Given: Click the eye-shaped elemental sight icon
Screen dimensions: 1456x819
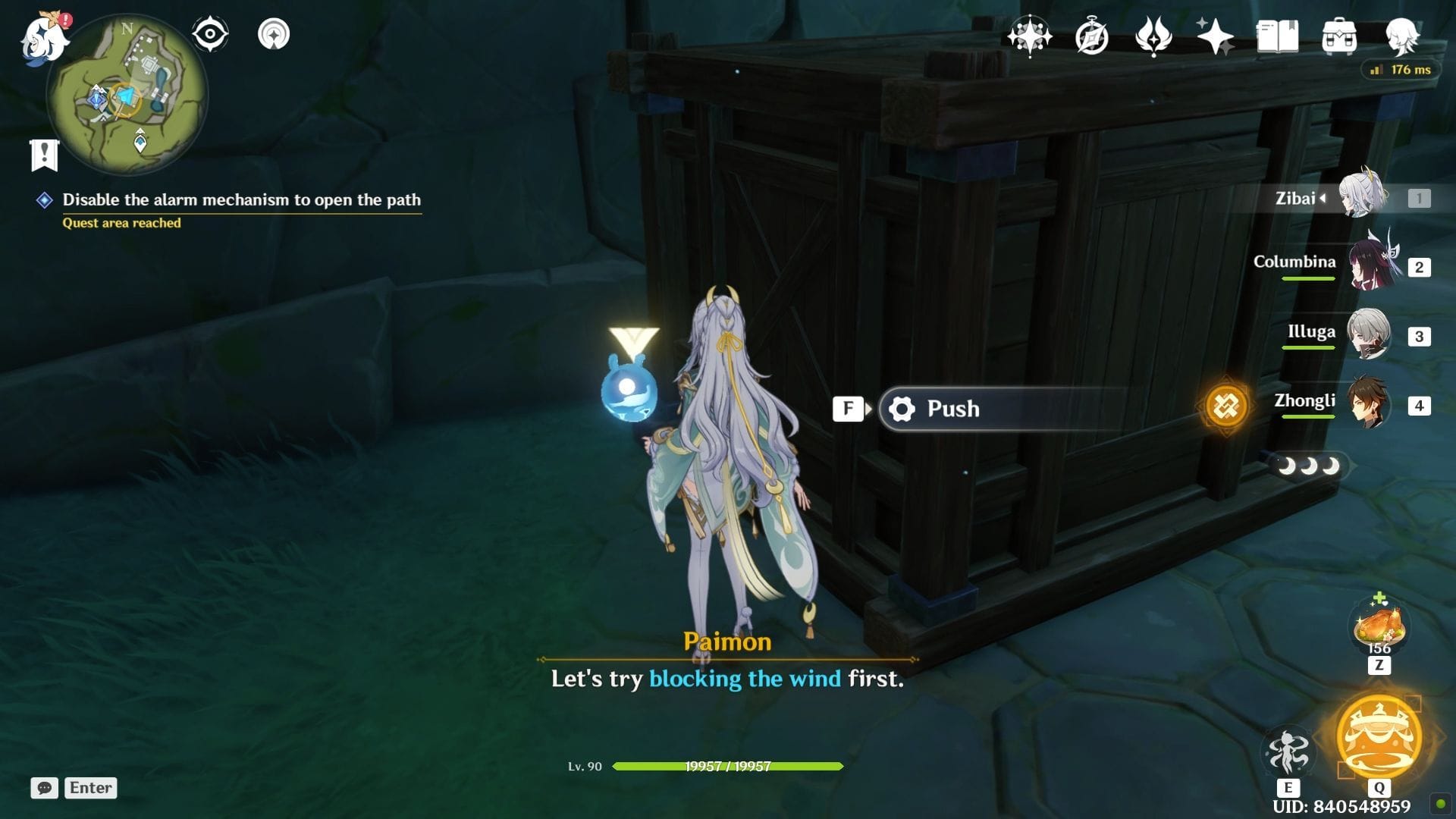Looking at the screenshot, I should [x=210, y=34].
